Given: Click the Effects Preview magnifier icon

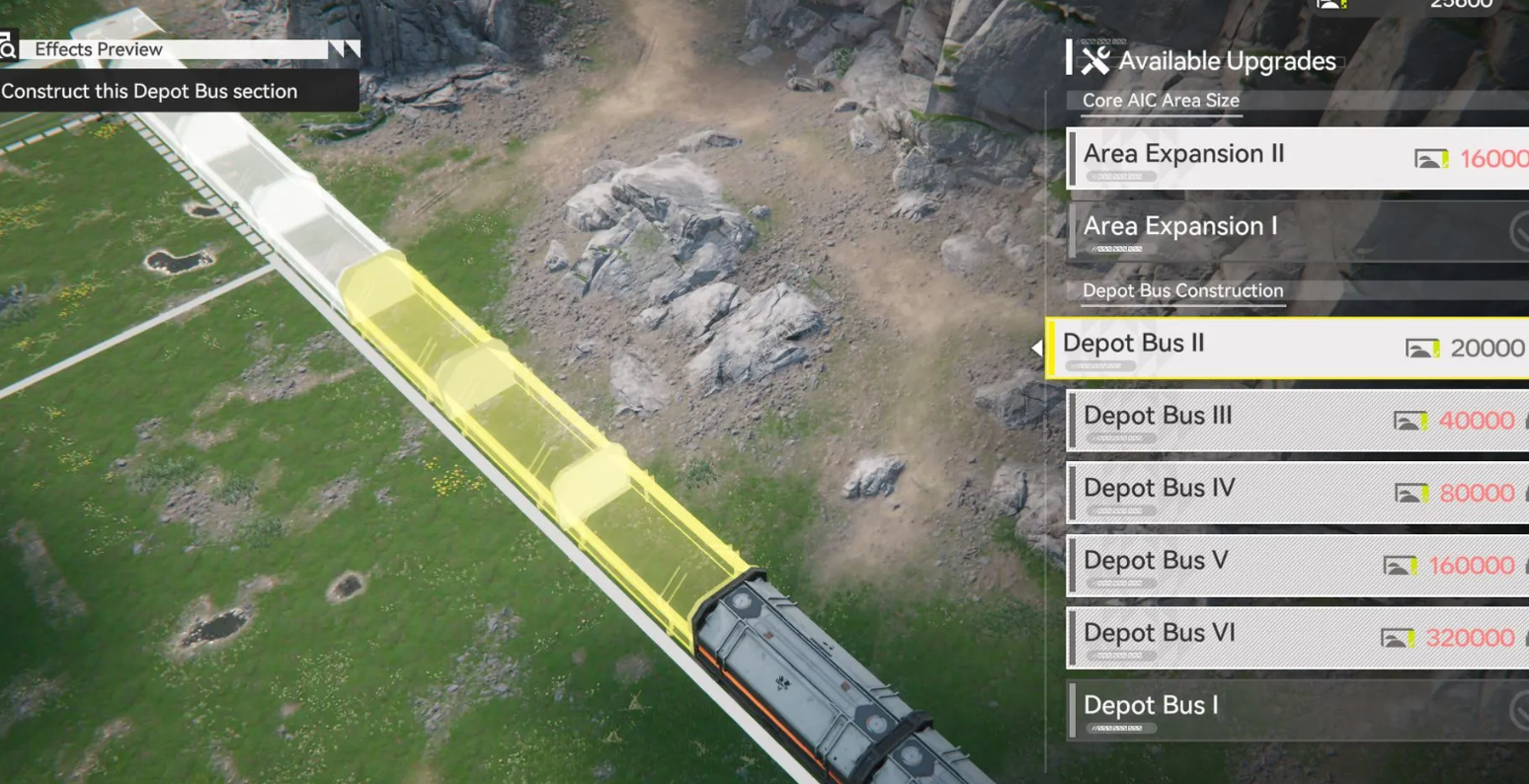Looking at the screenshot, I should tap(8, 48).
